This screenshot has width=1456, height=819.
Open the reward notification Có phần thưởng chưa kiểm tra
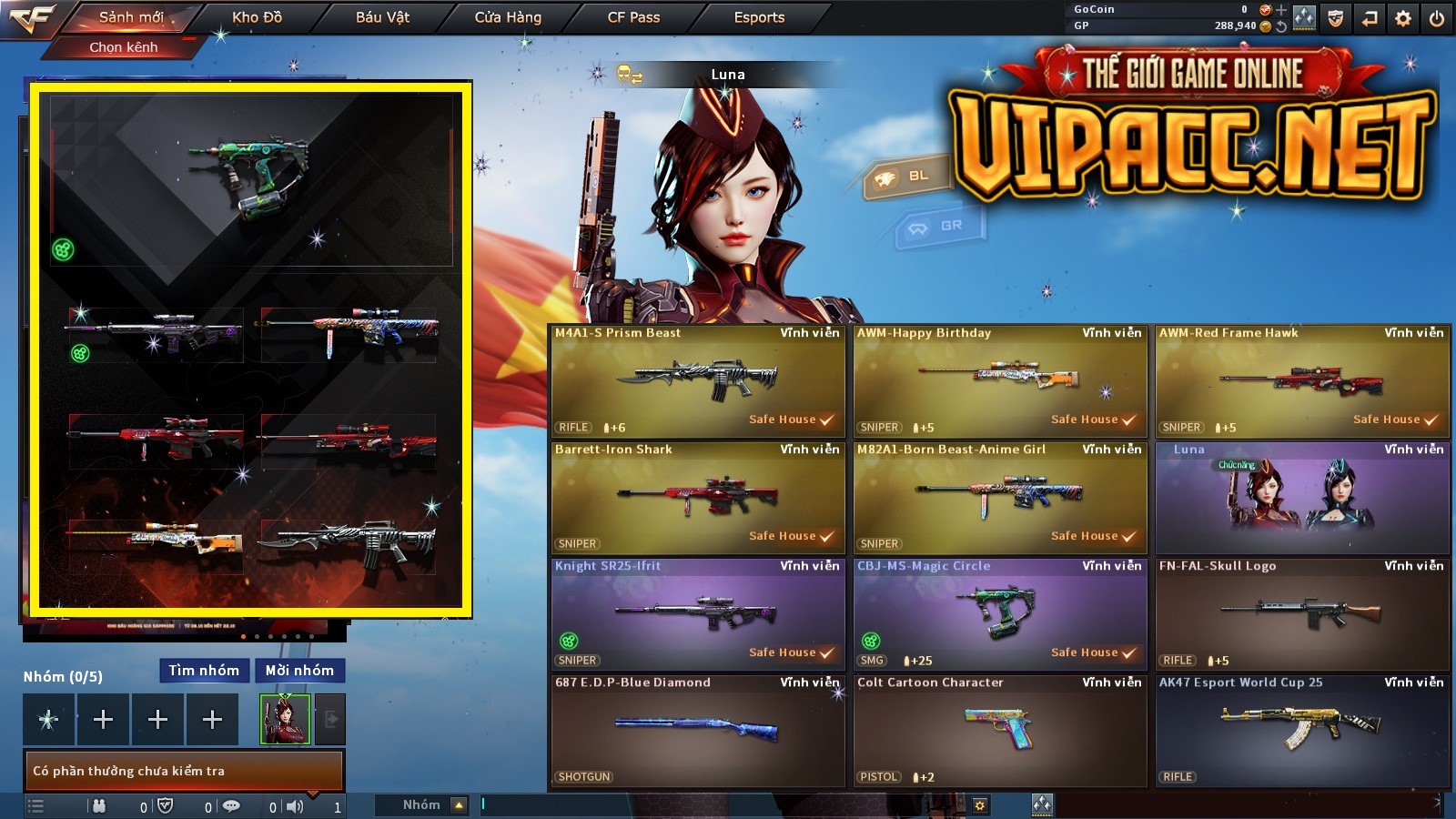pos(183,771)
